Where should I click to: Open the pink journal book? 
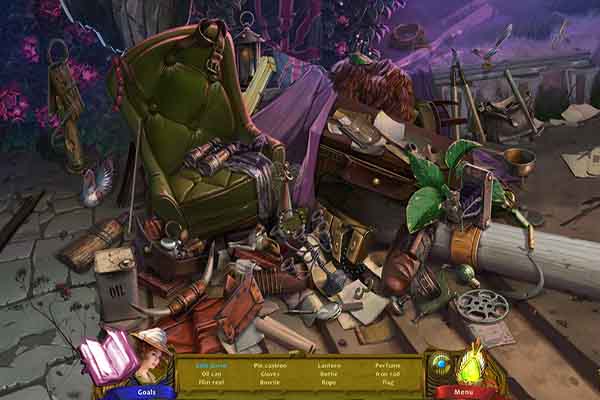coord(108,356)
